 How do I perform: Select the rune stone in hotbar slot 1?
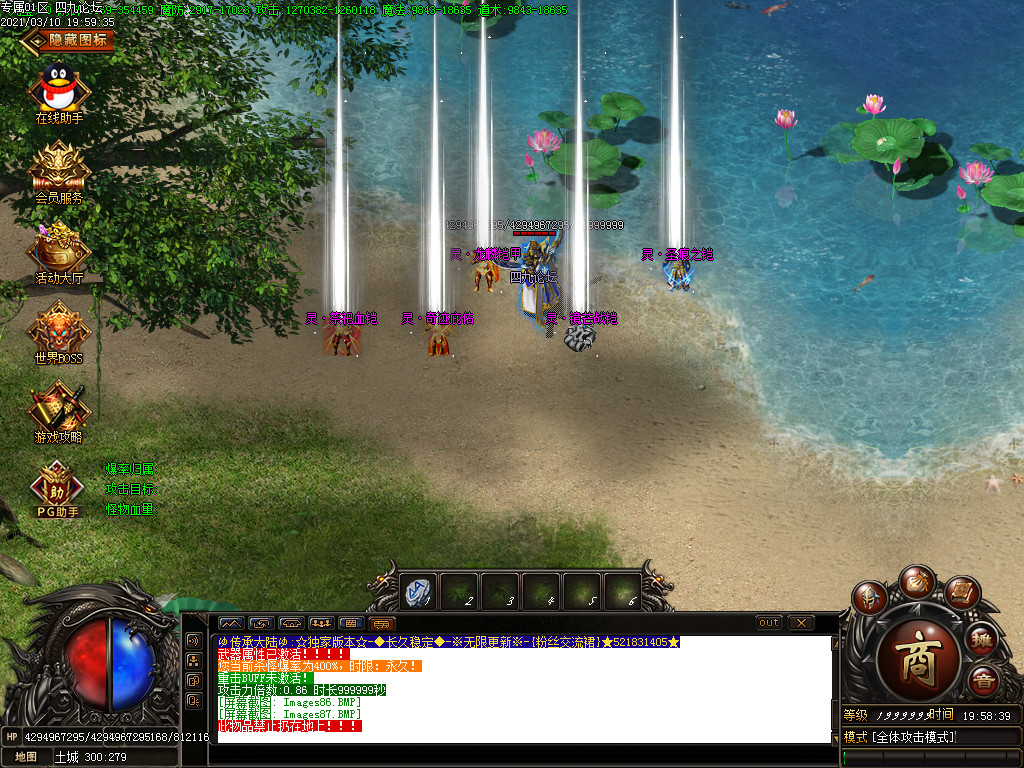point(419,592)
